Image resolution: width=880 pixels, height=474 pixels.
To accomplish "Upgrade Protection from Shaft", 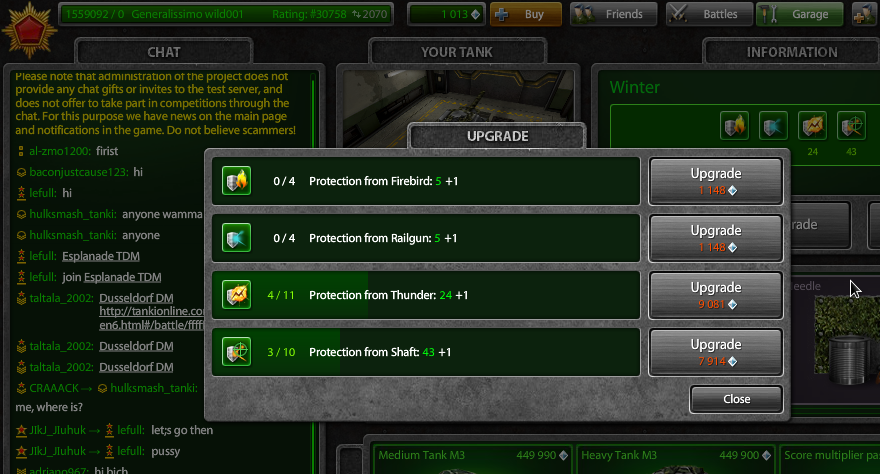I will pos(715,352).
